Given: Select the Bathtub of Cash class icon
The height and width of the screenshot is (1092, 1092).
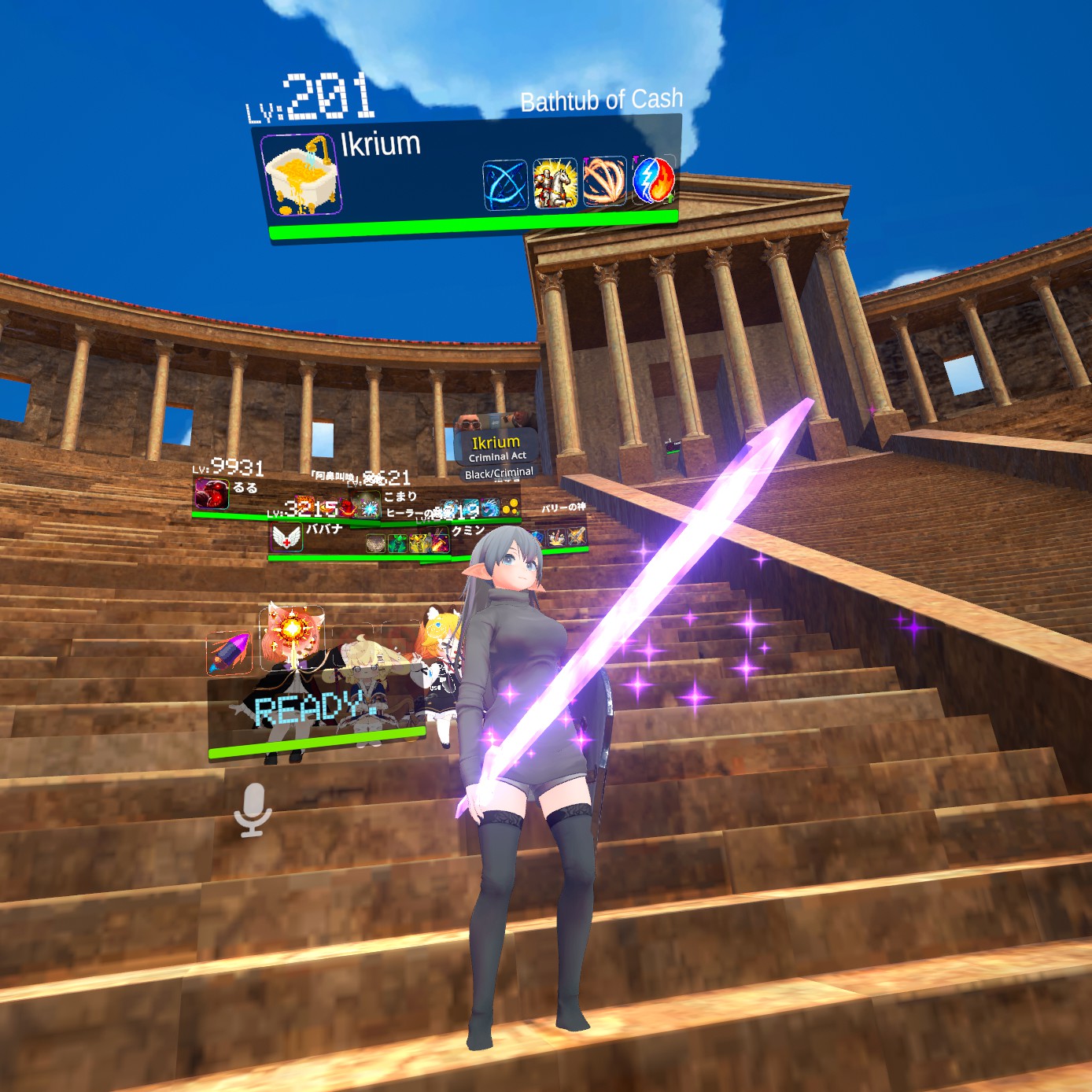Looking at the screenshot, I should point(301,175).
